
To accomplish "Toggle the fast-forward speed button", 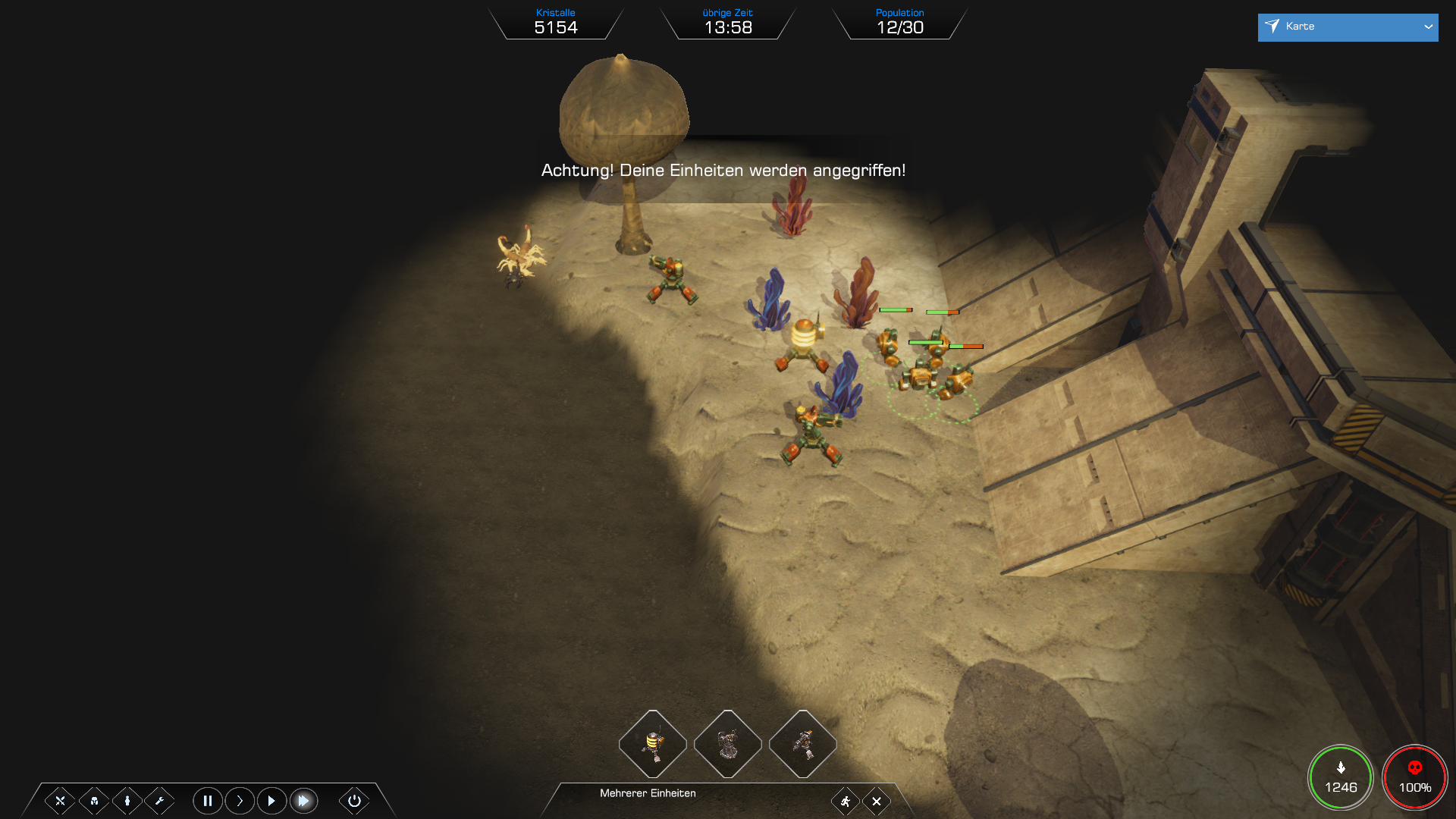I will click(x=303, y=801).
